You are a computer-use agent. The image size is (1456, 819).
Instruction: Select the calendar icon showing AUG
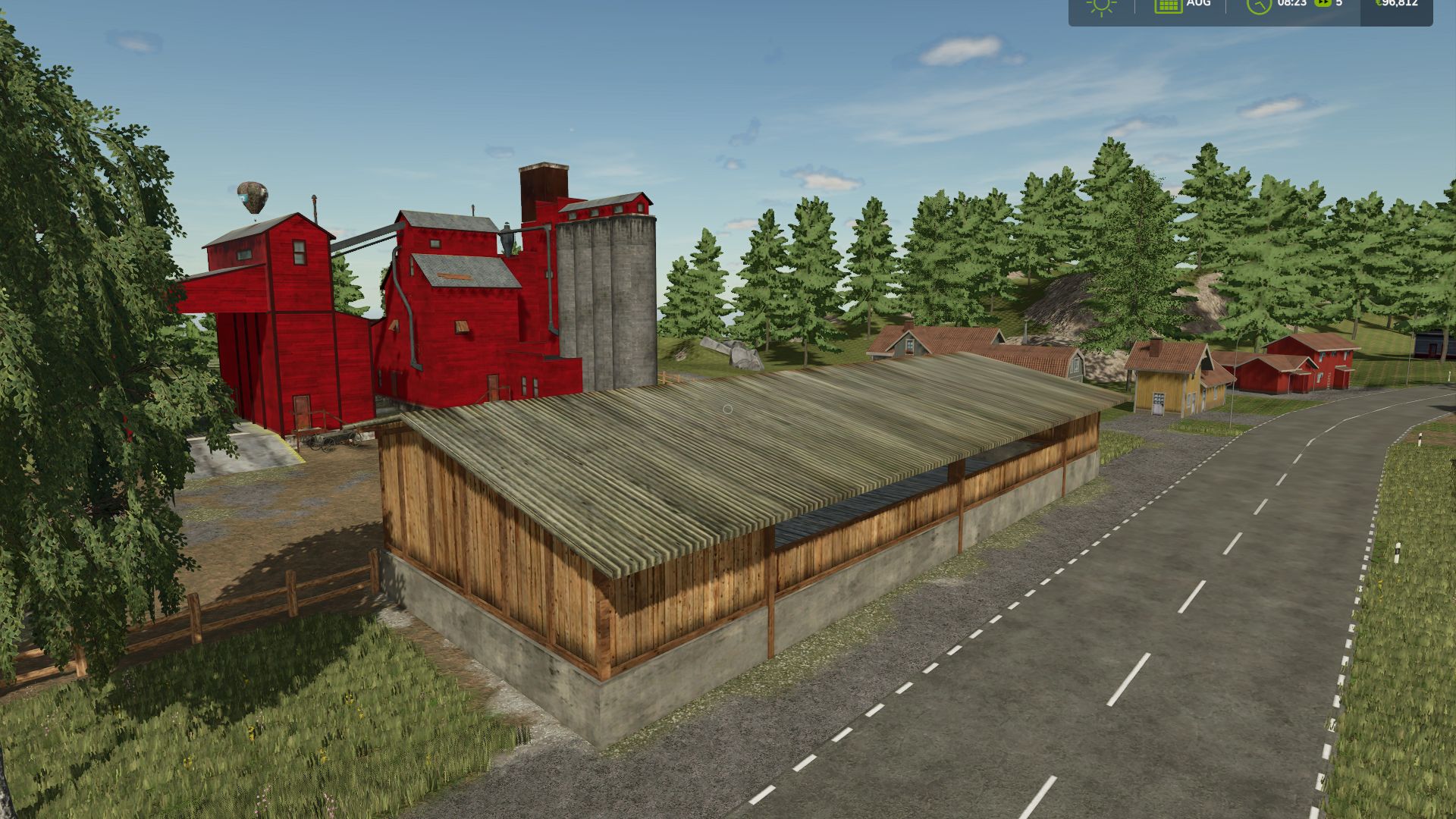[x=1168, y=6]
